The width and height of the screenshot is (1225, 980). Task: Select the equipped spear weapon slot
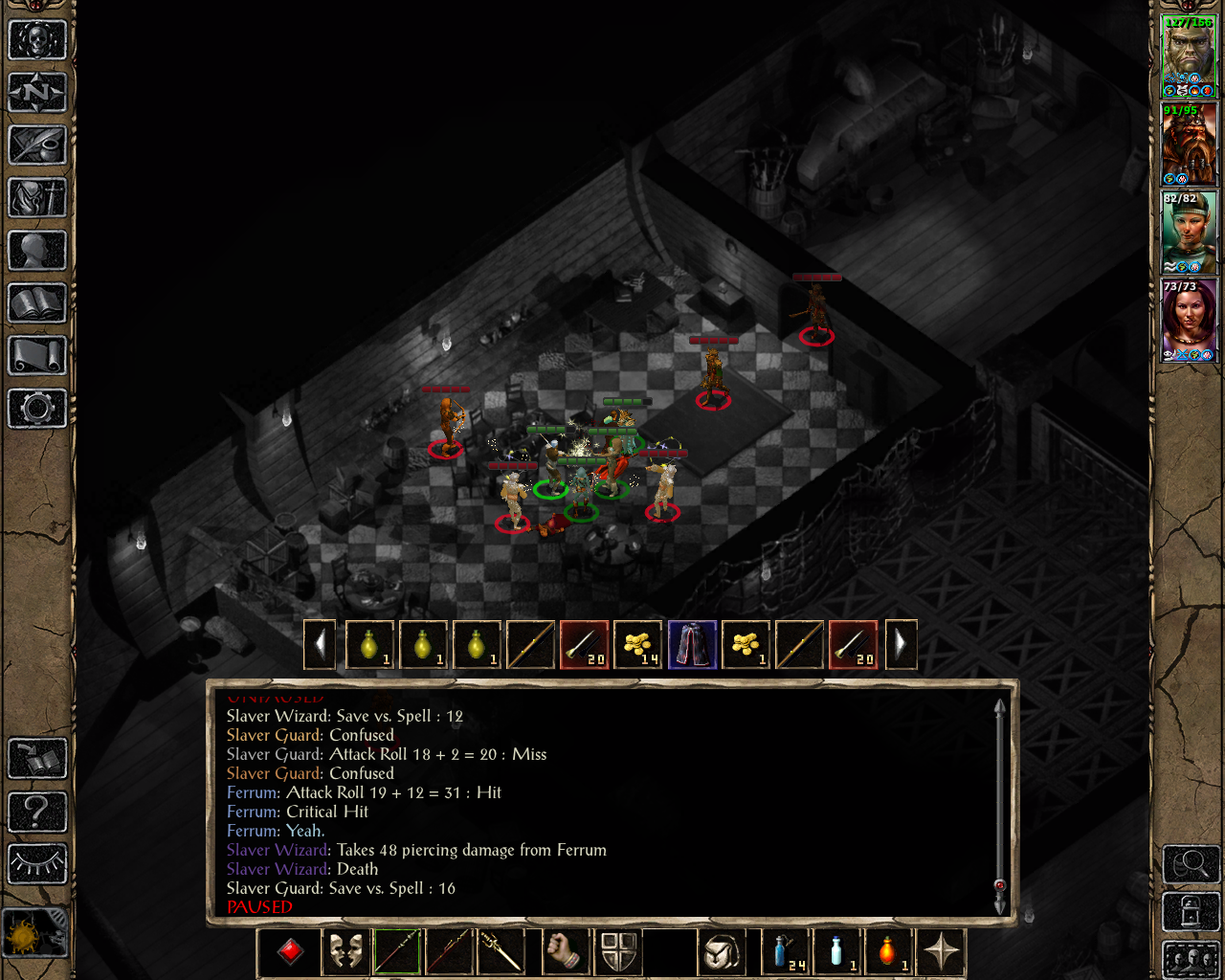(x=396, y=952)
